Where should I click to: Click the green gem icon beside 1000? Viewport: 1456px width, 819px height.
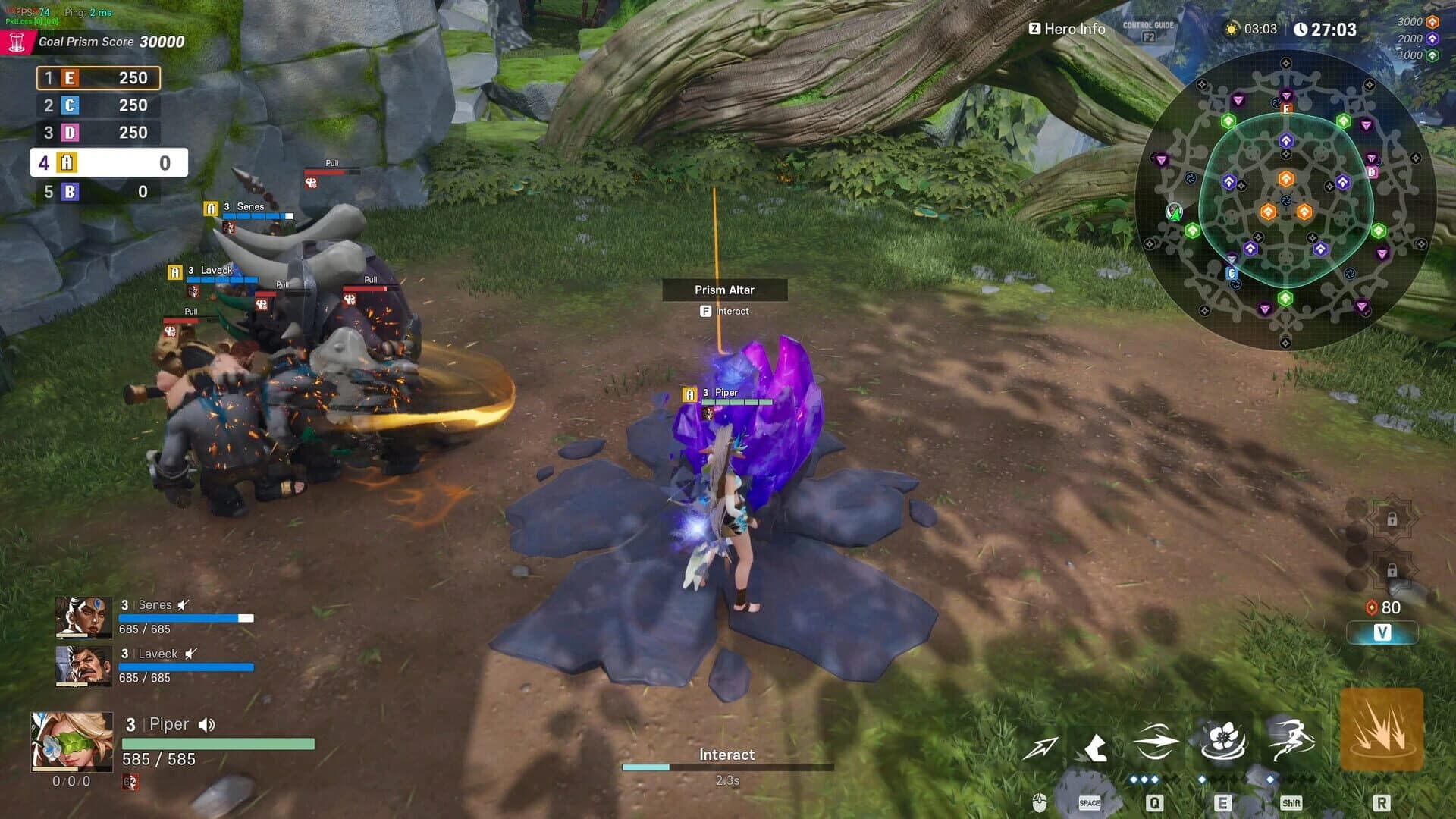point(1430,56)
